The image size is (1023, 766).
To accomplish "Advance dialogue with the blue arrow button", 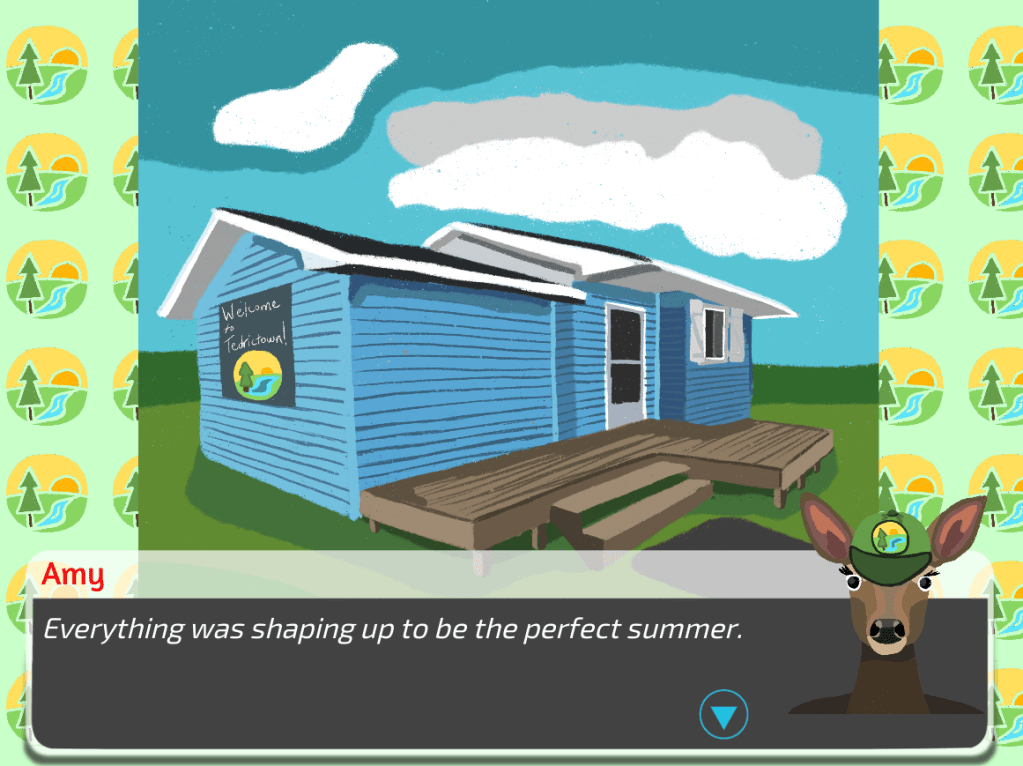I will 723,714.
